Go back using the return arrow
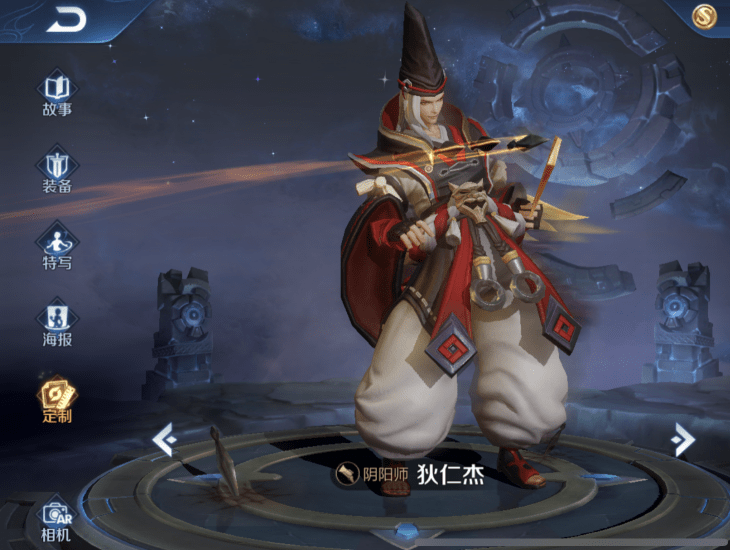This screenshot has height=550, width=730. pos(66,17)
